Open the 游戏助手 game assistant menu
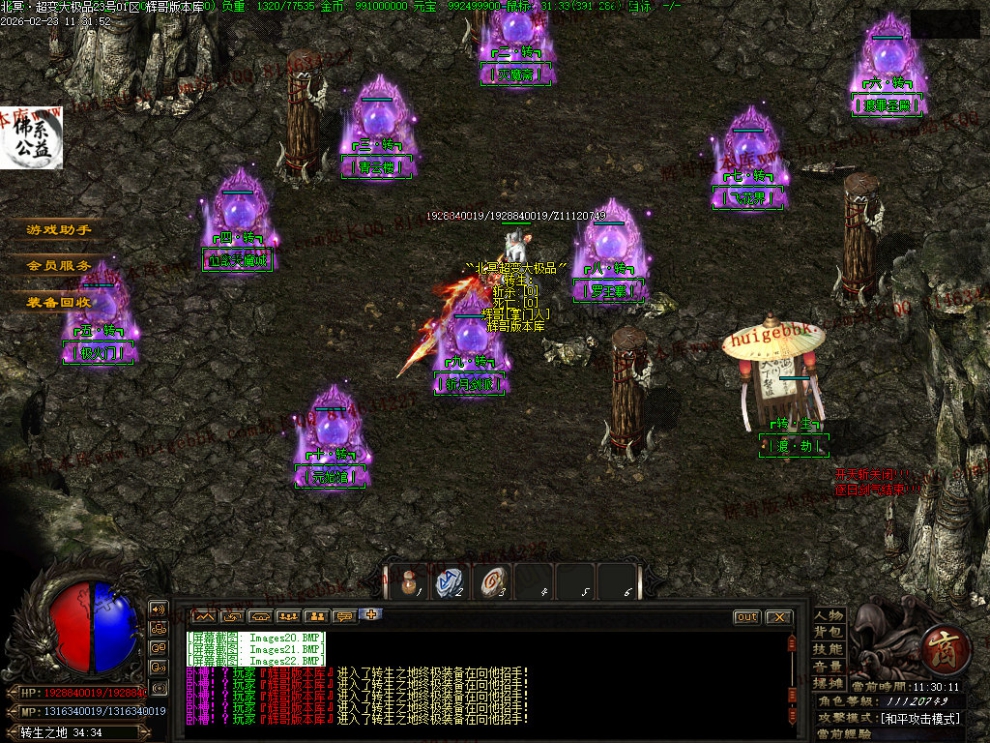The height and width of the screenshot is (743, 990). (59, 230)
